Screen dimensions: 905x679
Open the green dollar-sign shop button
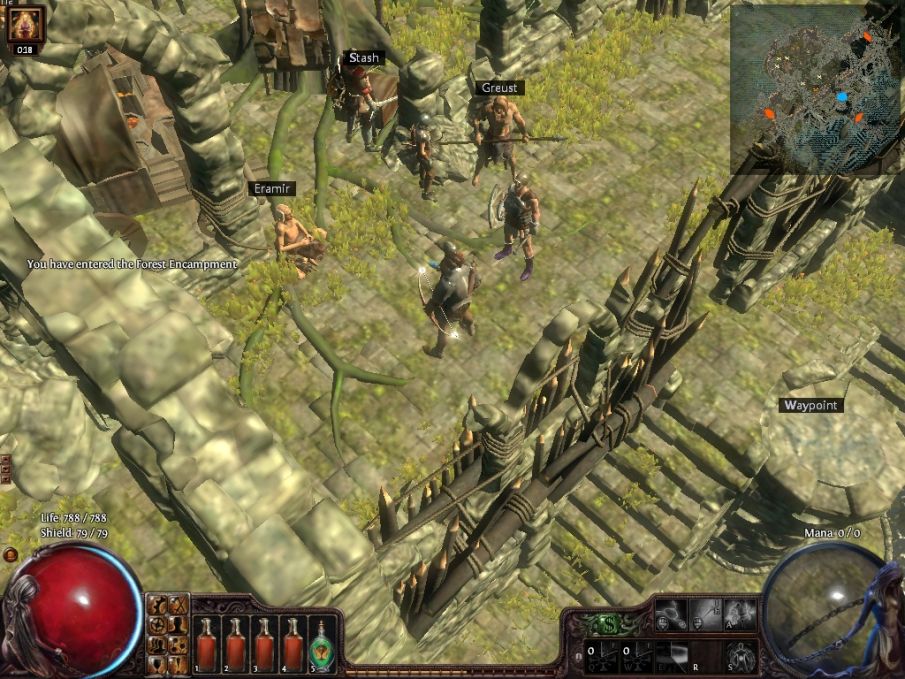tap(608, 625)
